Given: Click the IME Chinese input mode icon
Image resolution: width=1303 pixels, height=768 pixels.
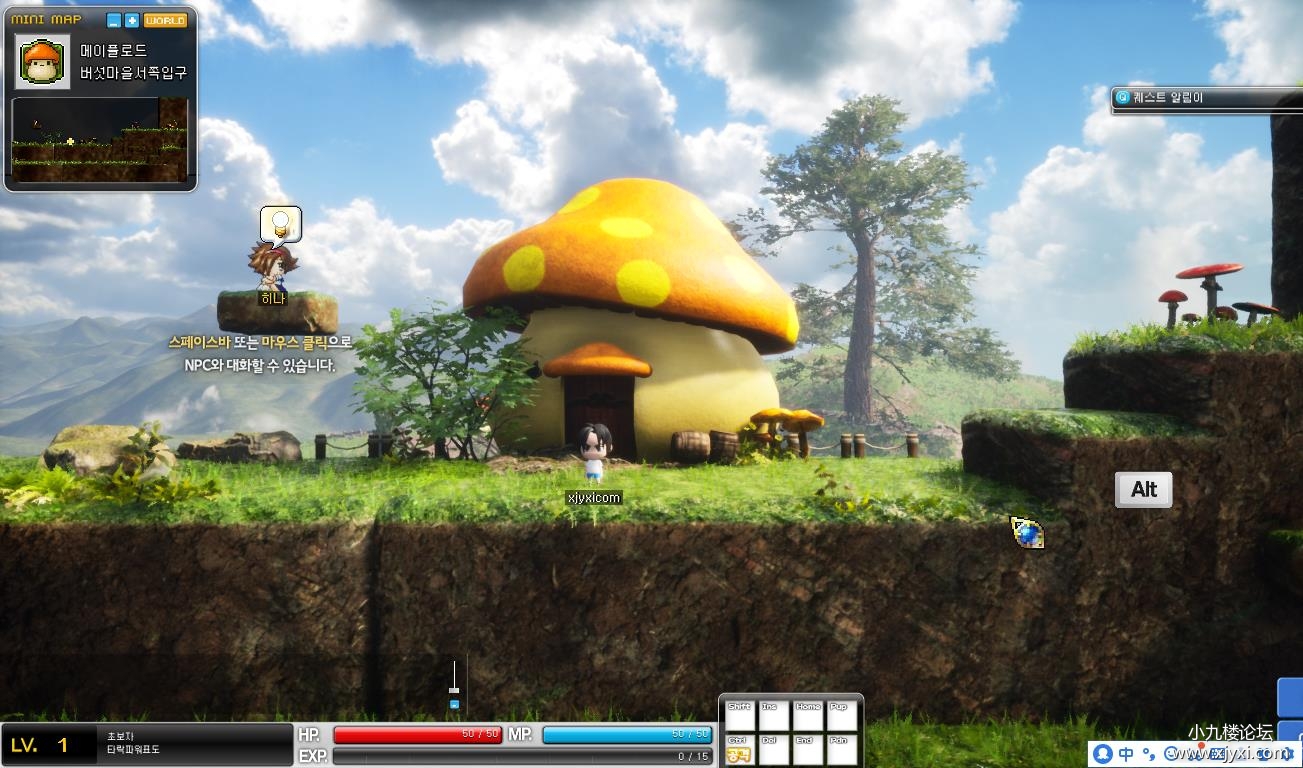Looking at the screenshot, I should (x=1126, y=753).
